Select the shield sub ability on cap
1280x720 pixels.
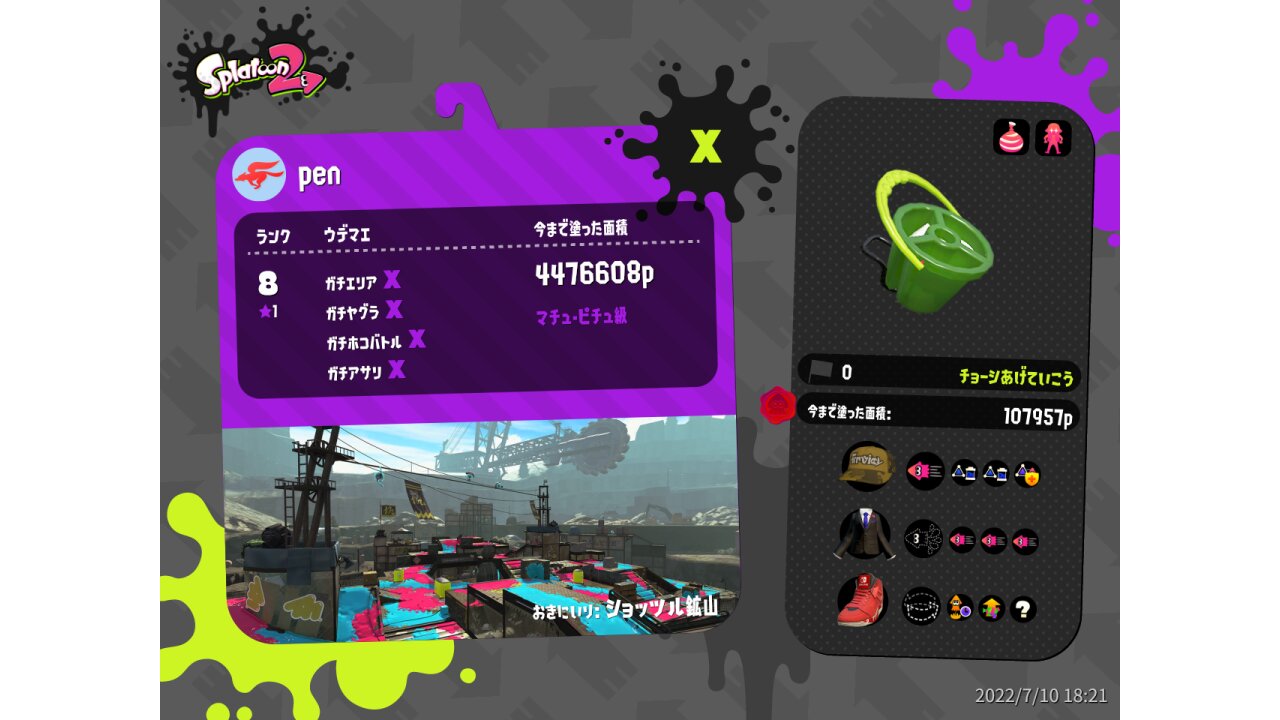tap(1027, 474)
